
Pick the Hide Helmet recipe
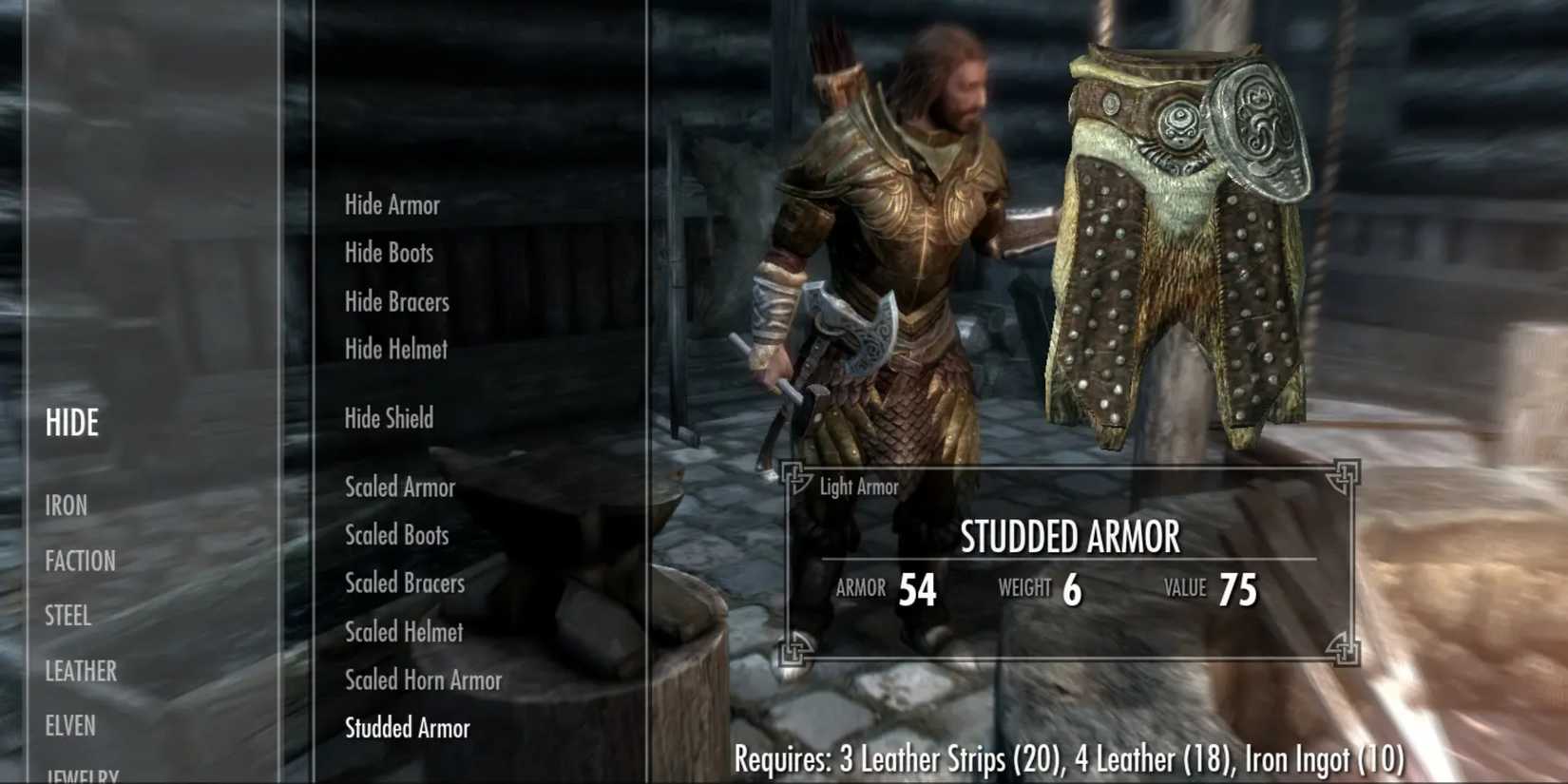click(394, 349)
